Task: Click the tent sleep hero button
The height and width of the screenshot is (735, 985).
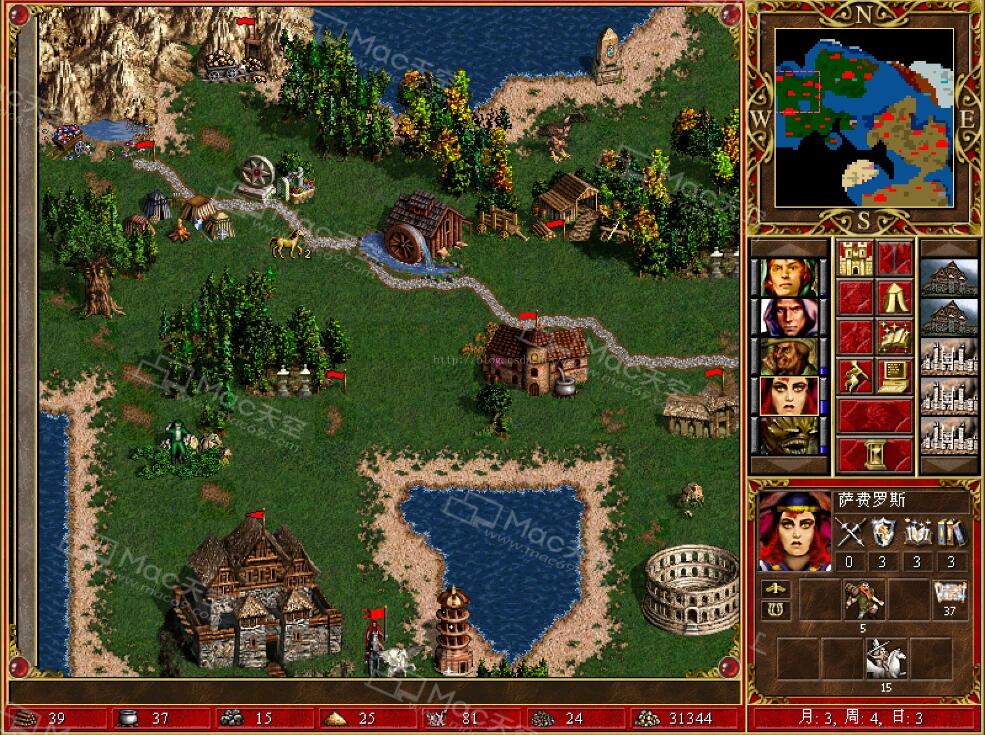Action: pyautogui.click(x=895, y=297)
